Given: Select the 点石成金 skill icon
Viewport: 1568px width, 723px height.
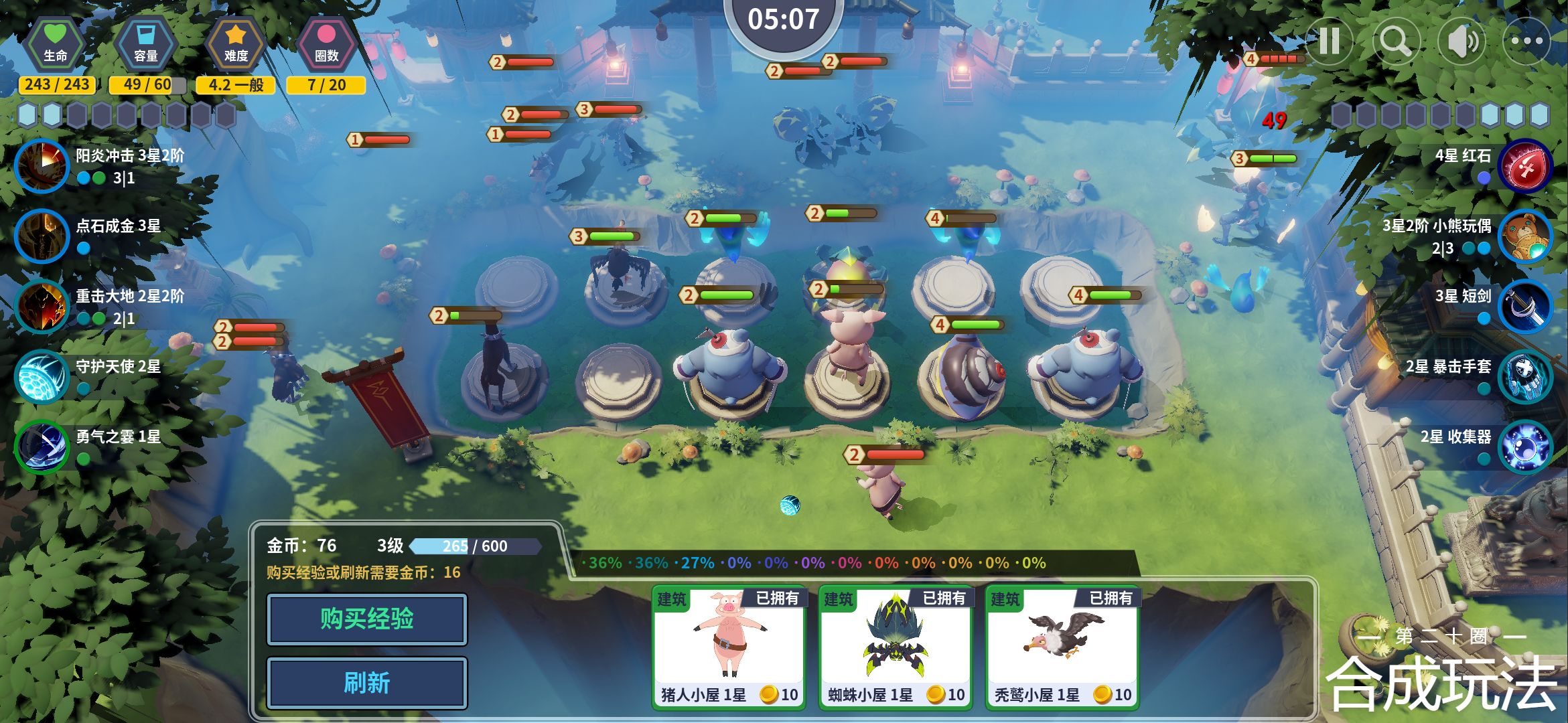Looking at the screenshot, I should click(42, 236).
